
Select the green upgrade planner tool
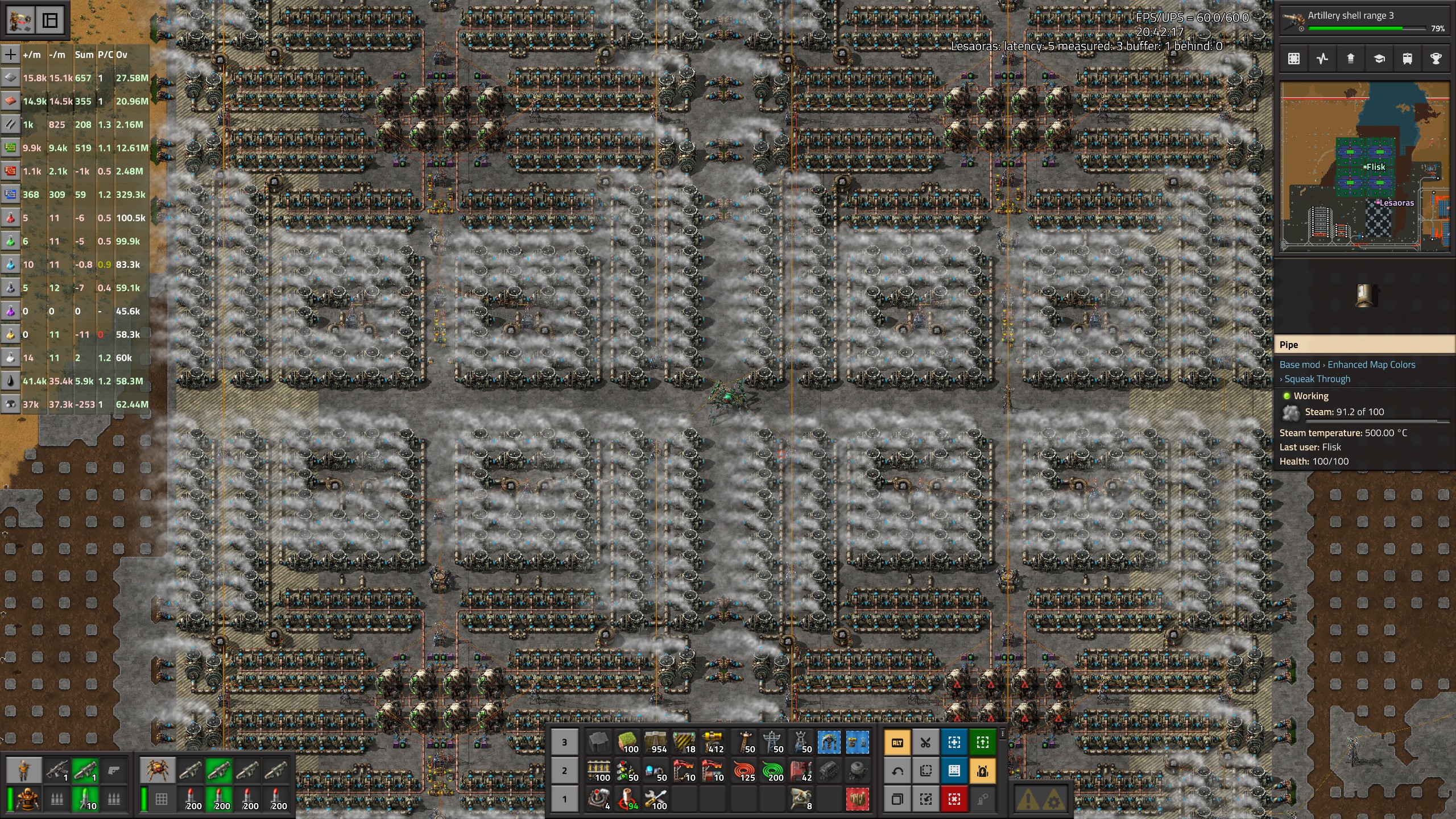click(x=983, y=742)
